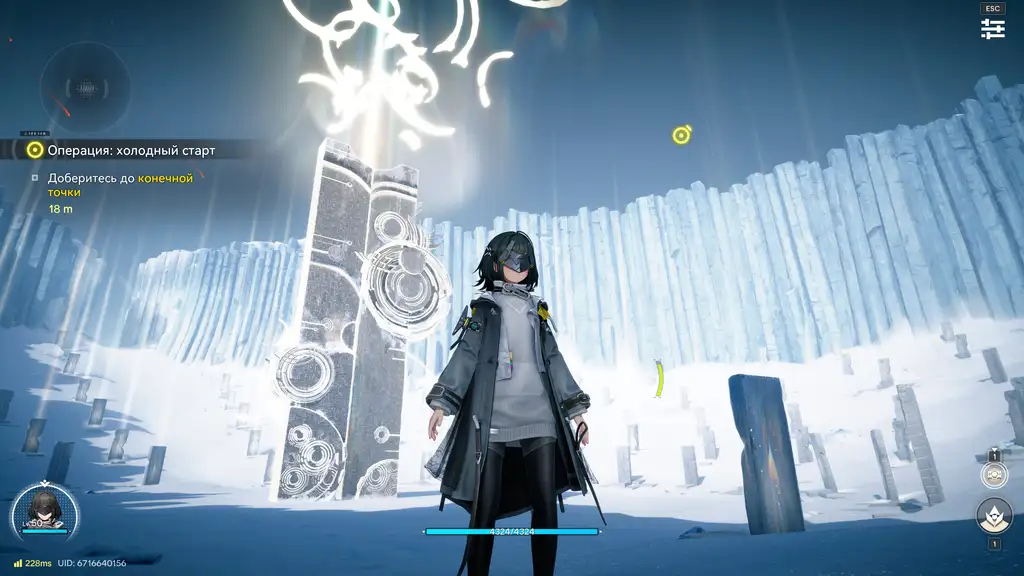Click the circular minimap radar
Screen dimensions: 1024x576
(x=85, y=88)
